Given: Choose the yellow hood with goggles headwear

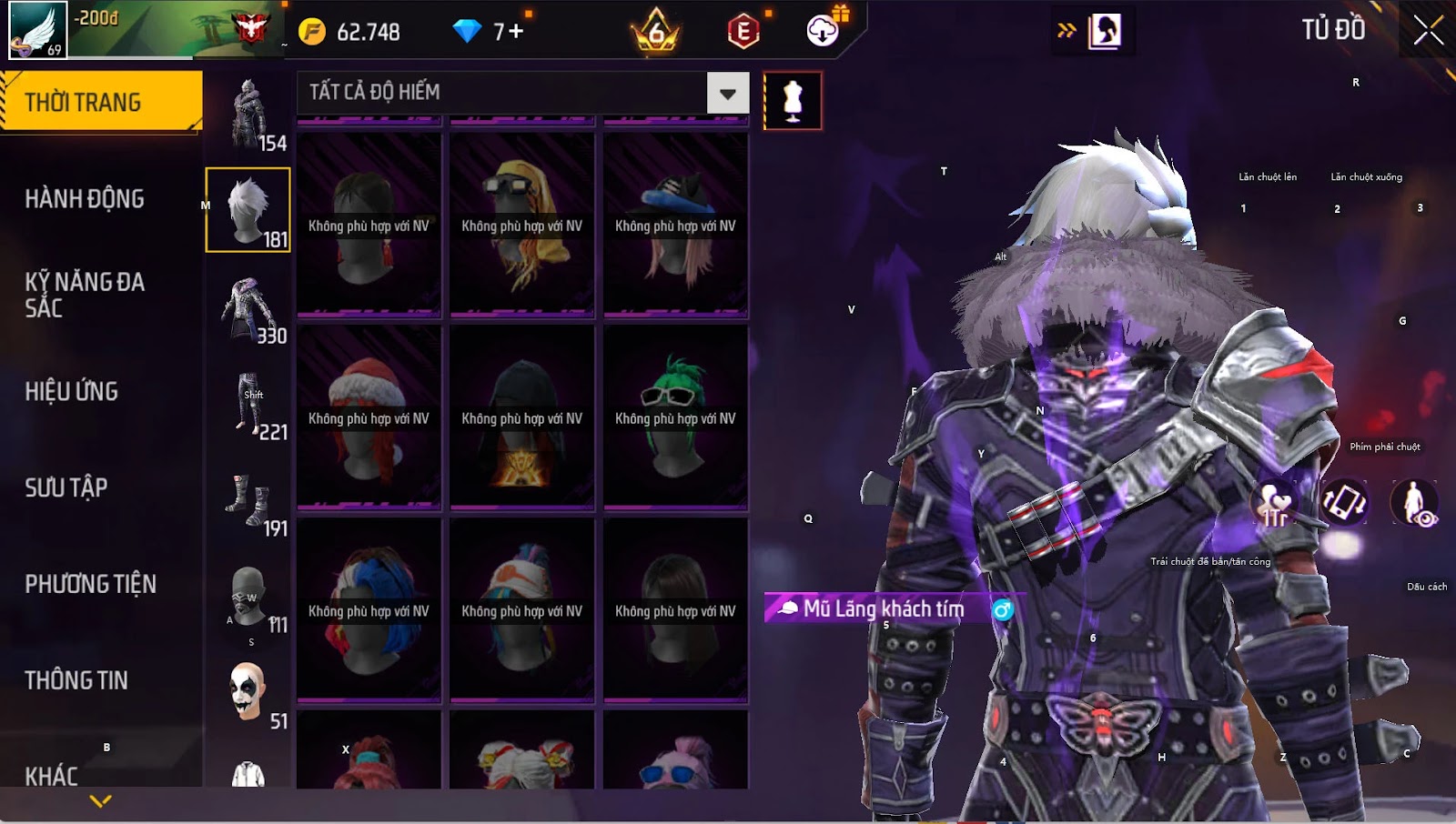Looking at the screenshot, I should [x=521, y=226].
